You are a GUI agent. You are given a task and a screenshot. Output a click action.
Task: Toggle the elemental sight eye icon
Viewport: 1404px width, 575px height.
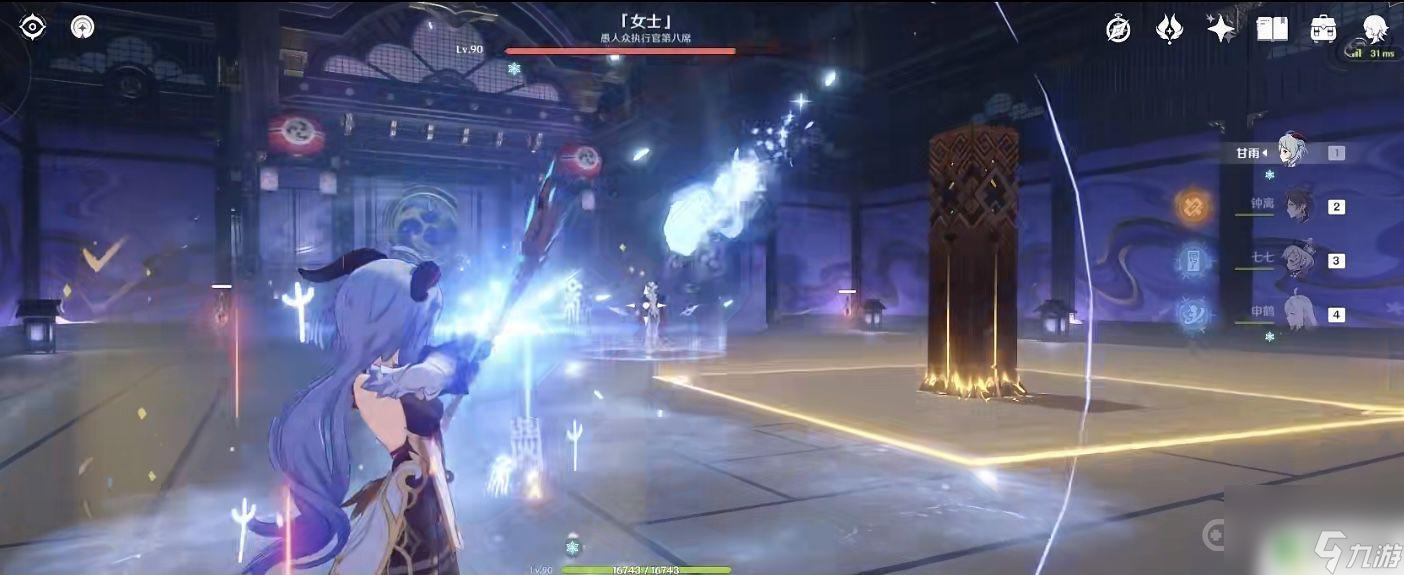click(33, 28)
